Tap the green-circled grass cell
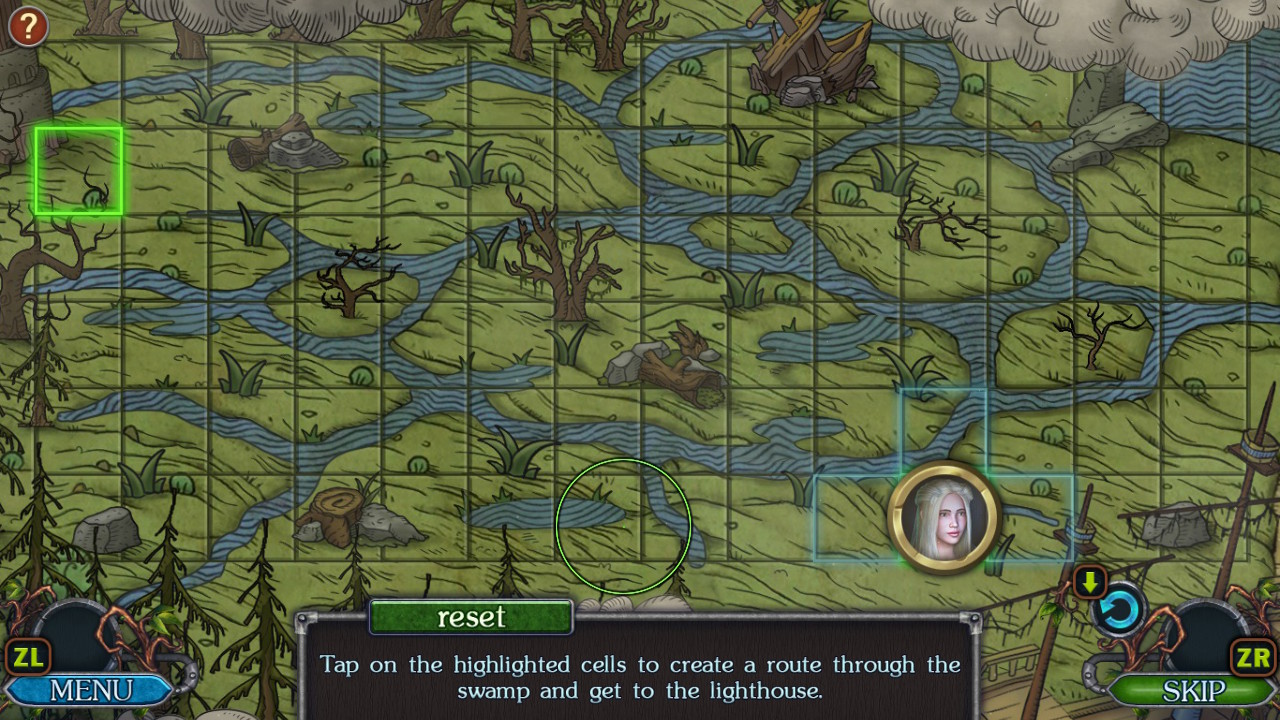Viewport: 1280px width, 720px height. (625, 525)
